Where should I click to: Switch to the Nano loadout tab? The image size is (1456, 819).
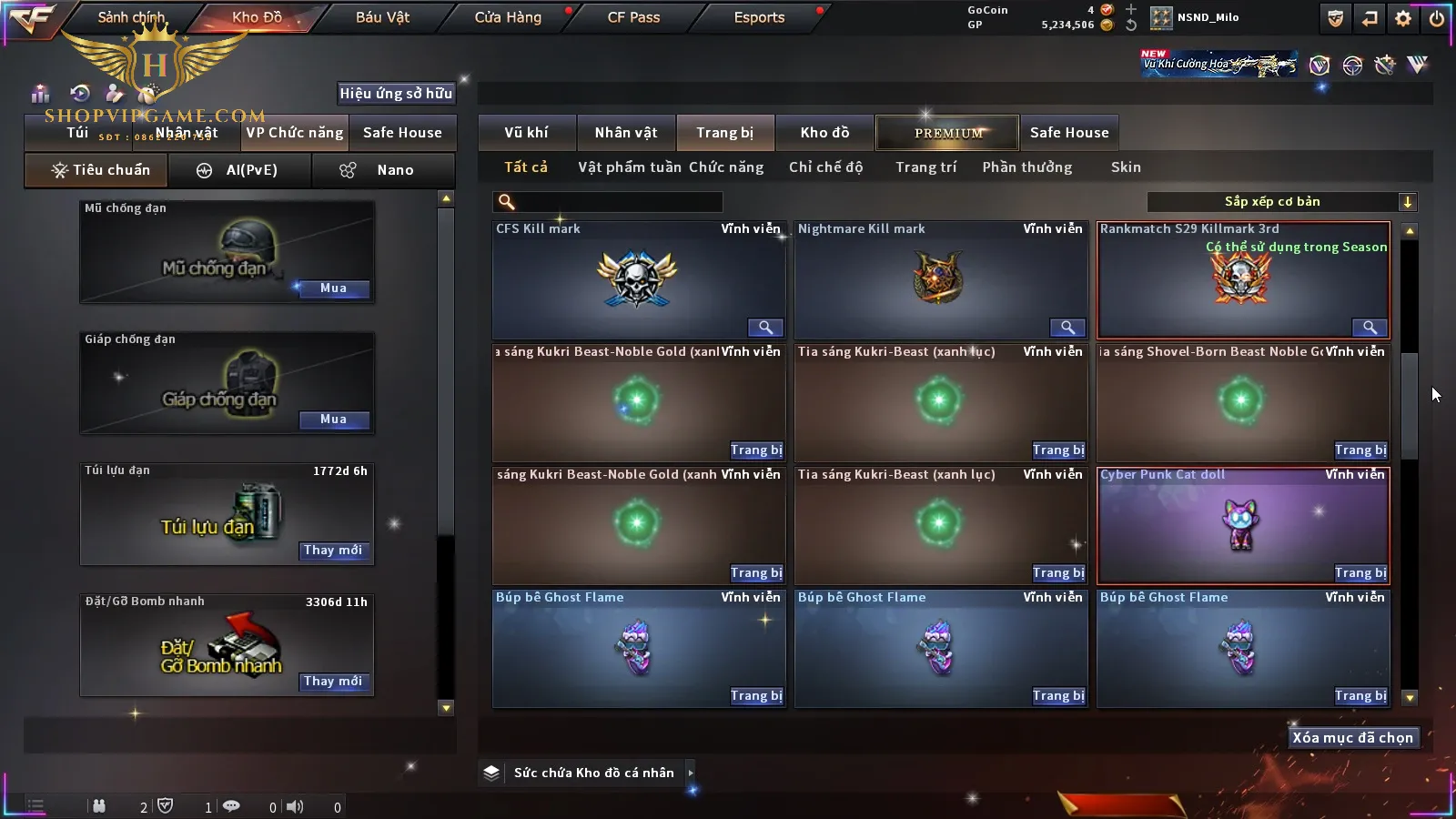tap(383, 170)
